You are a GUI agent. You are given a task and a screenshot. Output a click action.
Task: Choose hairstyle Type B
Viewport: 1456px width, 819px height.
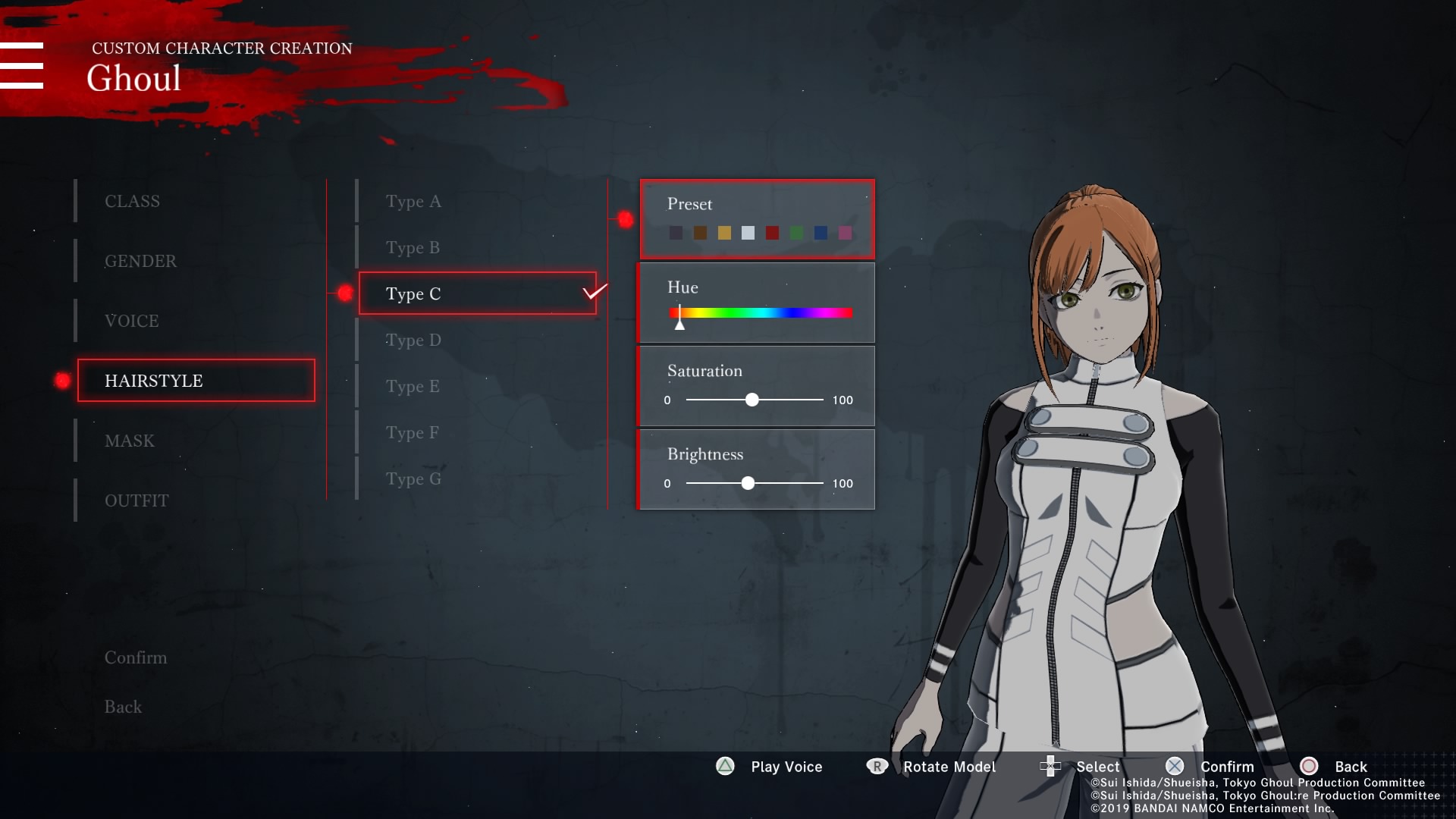coord(413,248)
